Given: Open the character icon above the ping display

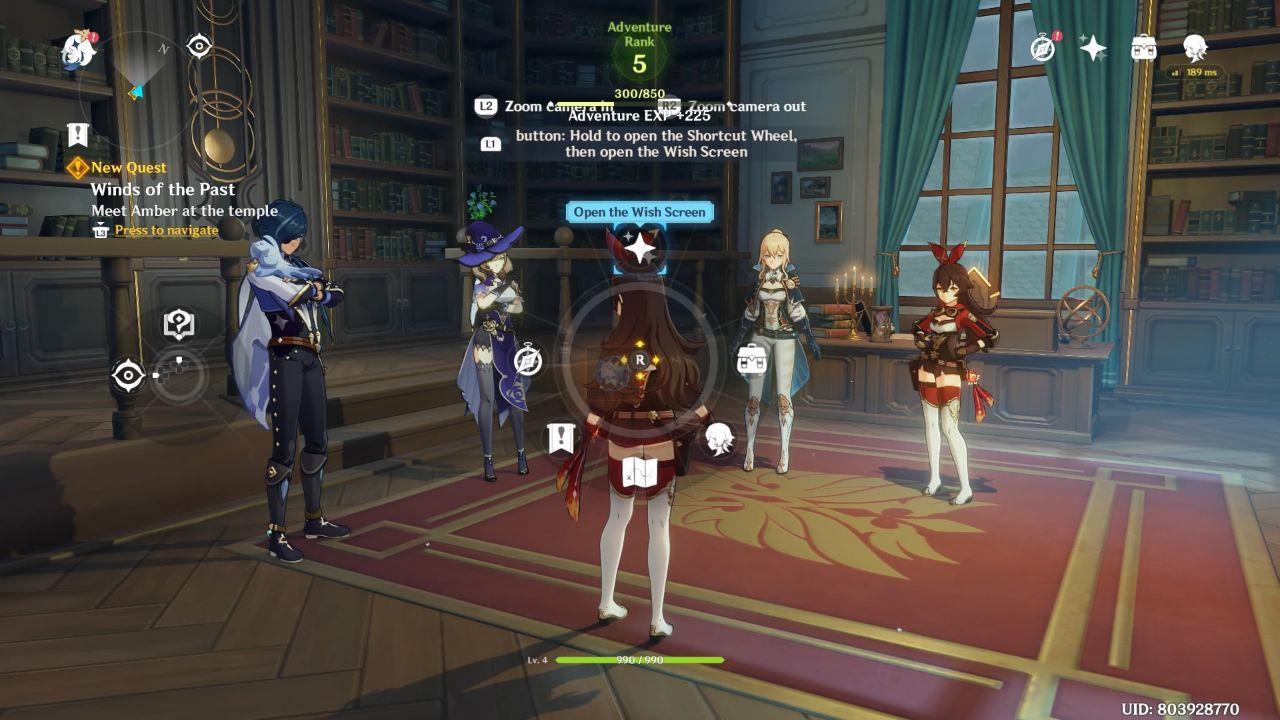Looking at the screenshot, I should 1194,46.
